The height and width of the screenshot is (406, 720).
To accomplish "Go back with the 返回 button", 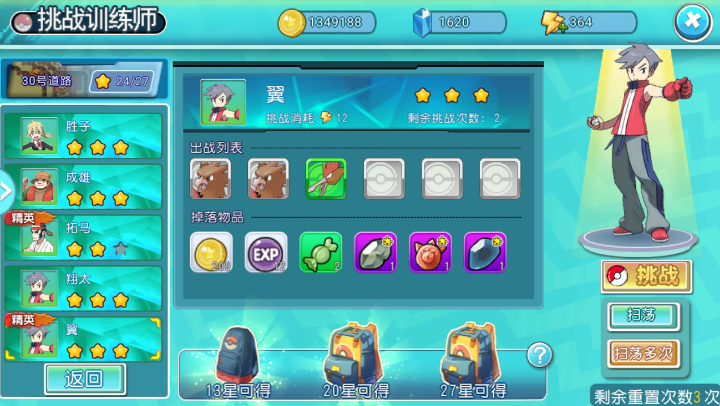I will coord(84,379).
